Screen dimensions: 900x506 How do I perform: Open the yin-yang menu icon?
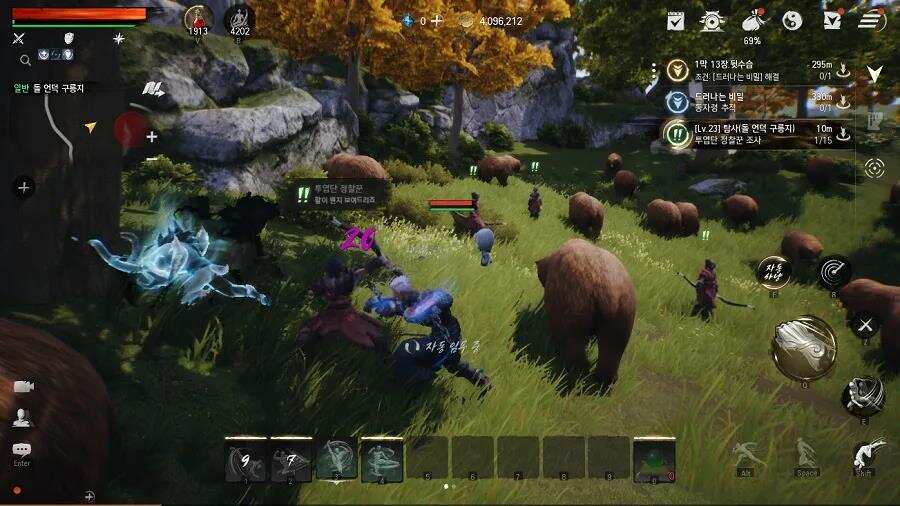[792, 20]
